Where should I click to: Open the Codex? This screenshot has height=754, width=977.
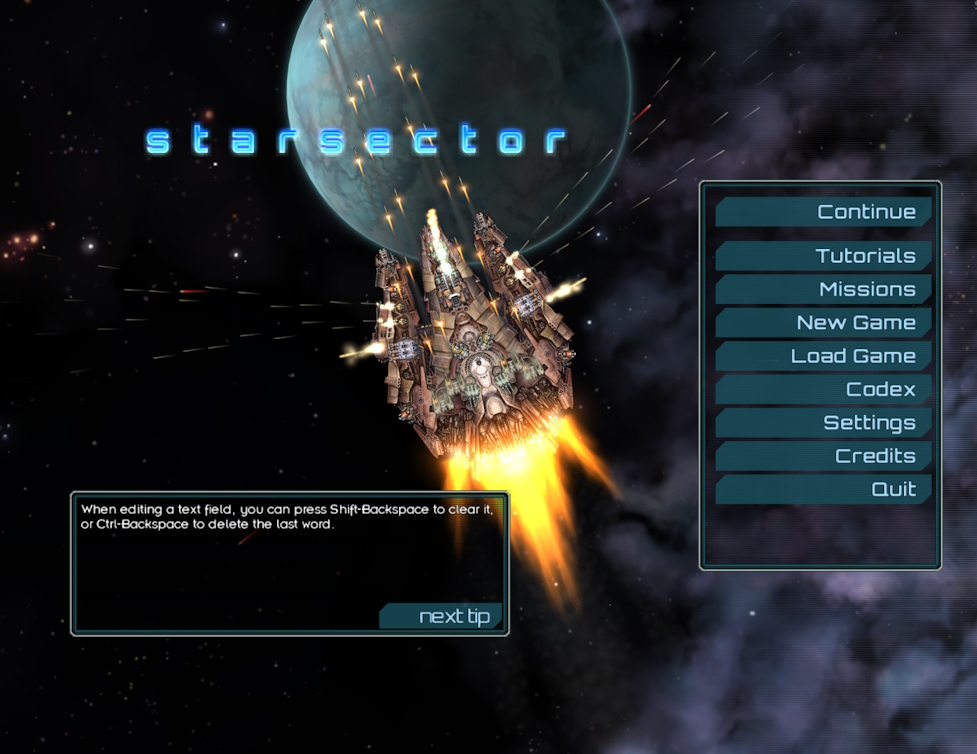click(824, 389)
